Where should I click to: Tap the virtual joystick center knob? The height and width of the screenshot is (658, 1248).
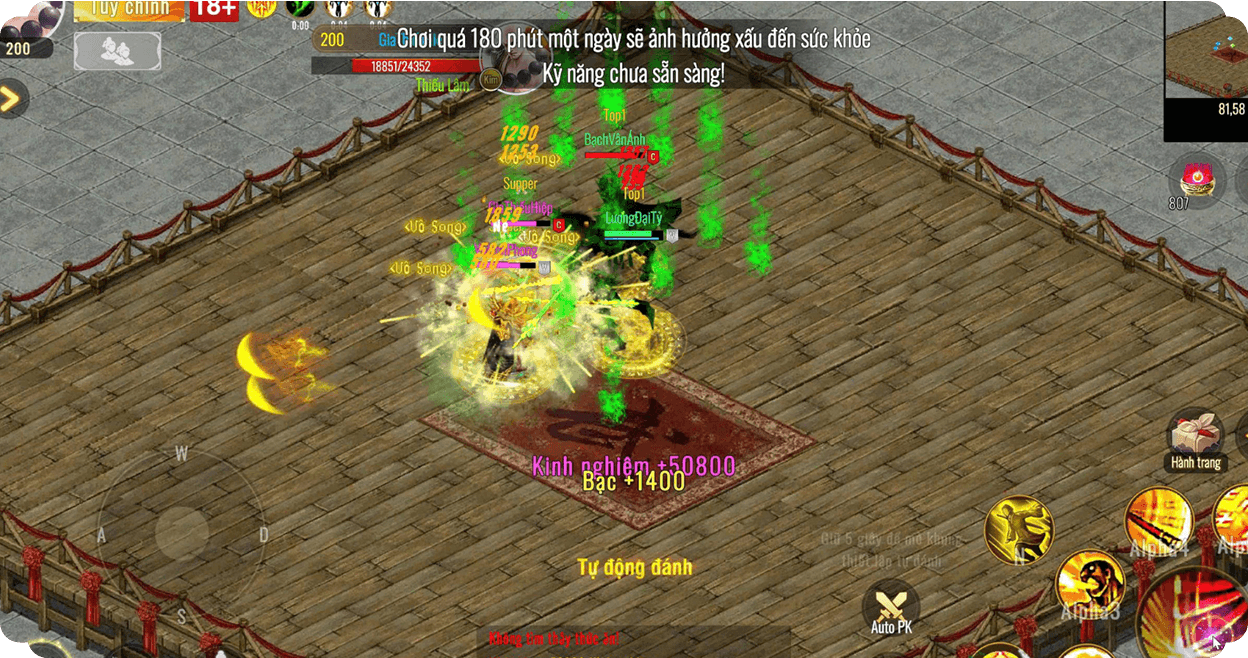(x=182, y=530)
